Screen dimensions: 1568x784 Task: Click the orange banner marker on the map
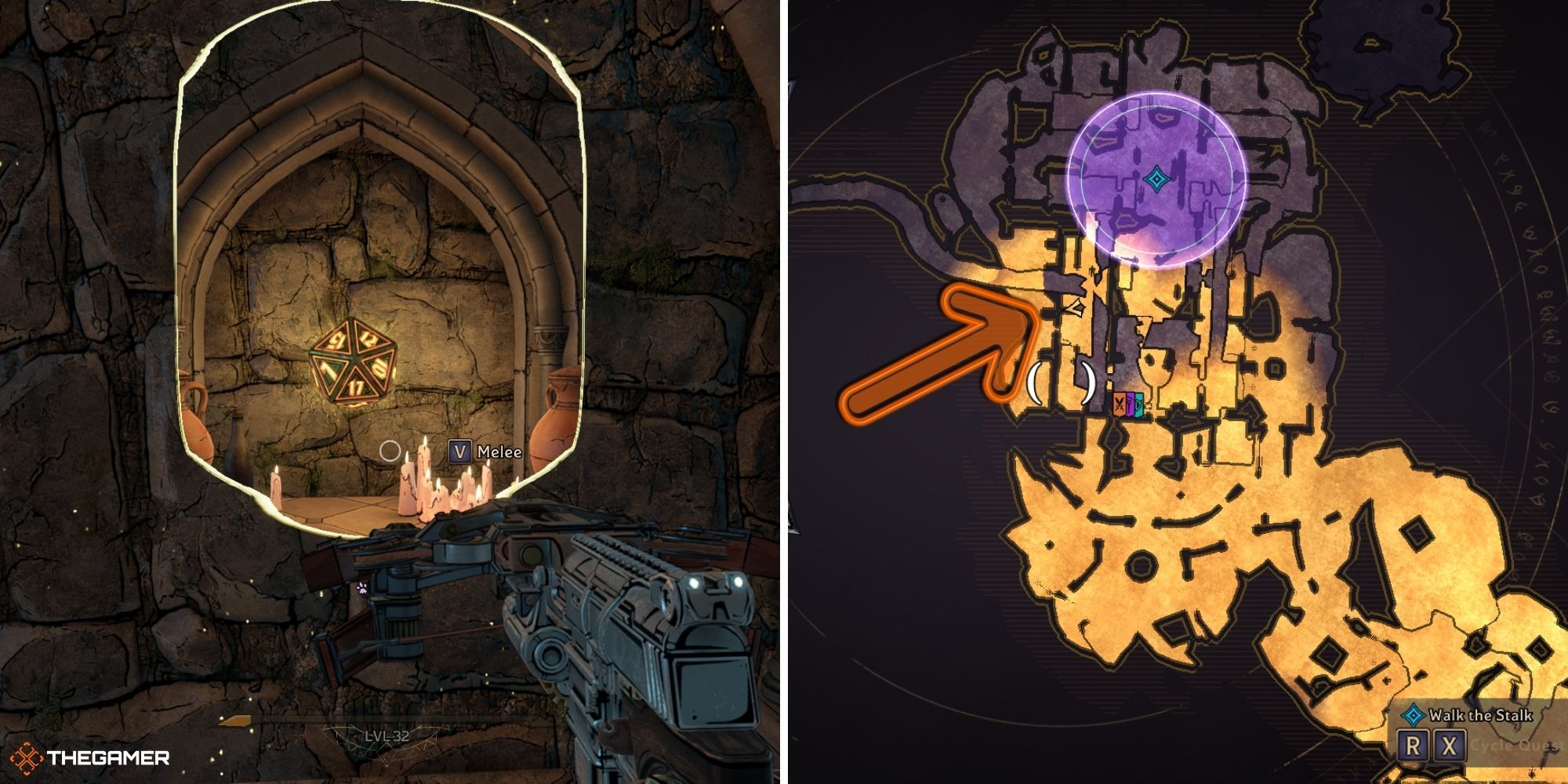pyautogui.click(x=1120, y=404)
